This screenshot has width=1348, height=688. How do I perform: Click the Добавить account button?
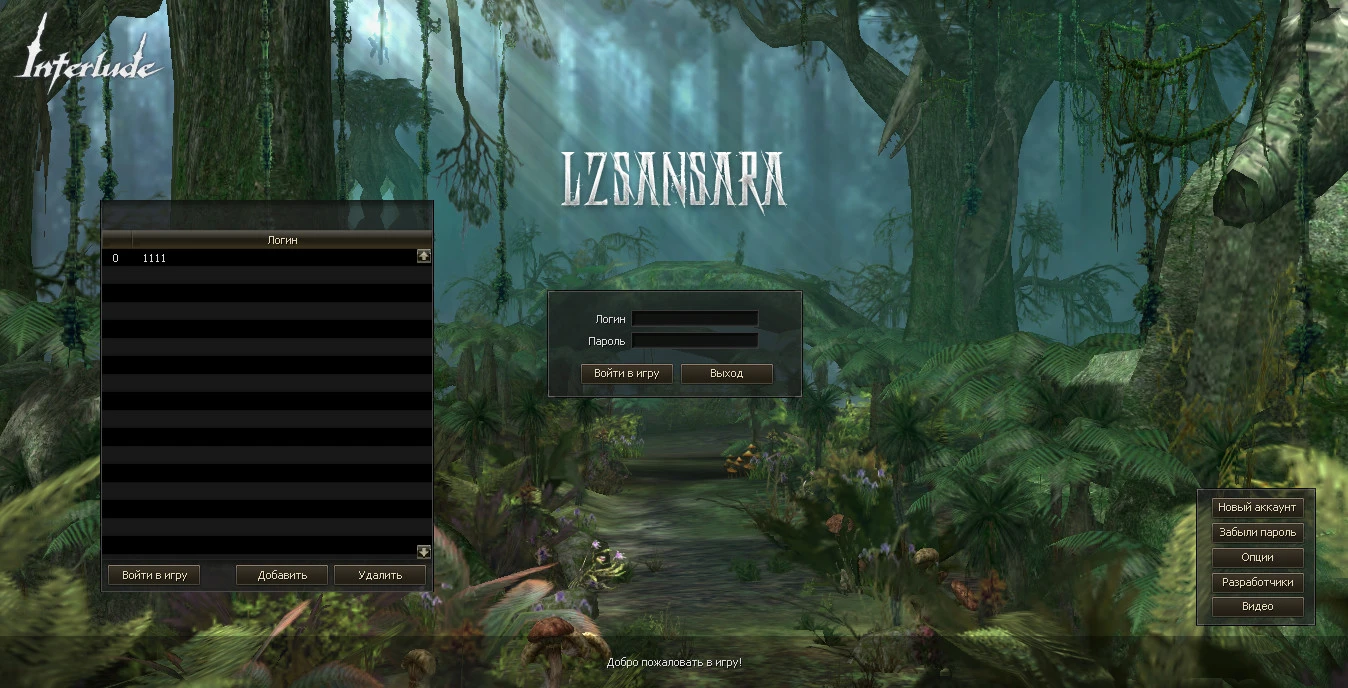tap(282, 575)
